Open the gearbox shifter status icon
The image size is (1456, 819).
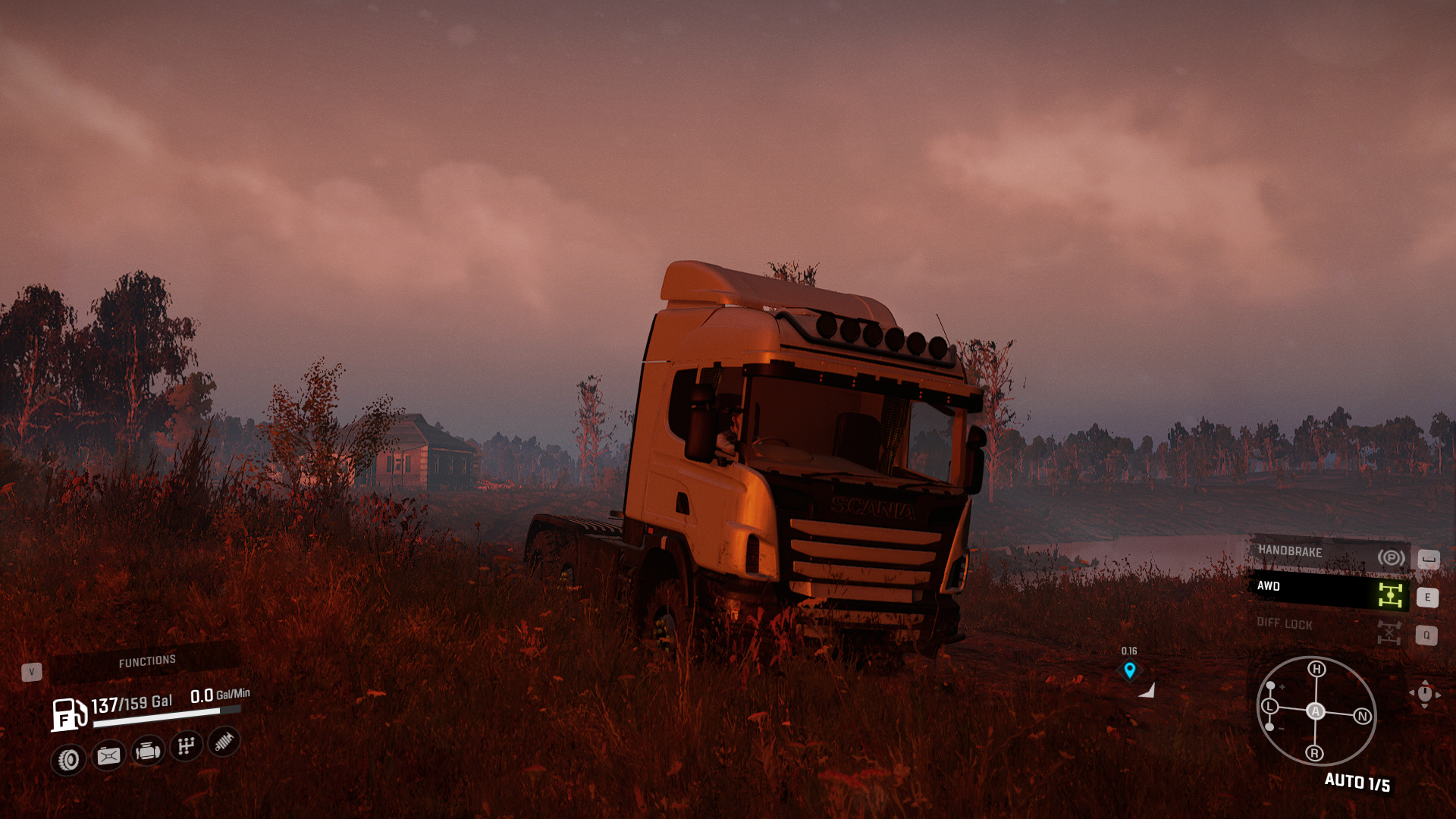186,747
